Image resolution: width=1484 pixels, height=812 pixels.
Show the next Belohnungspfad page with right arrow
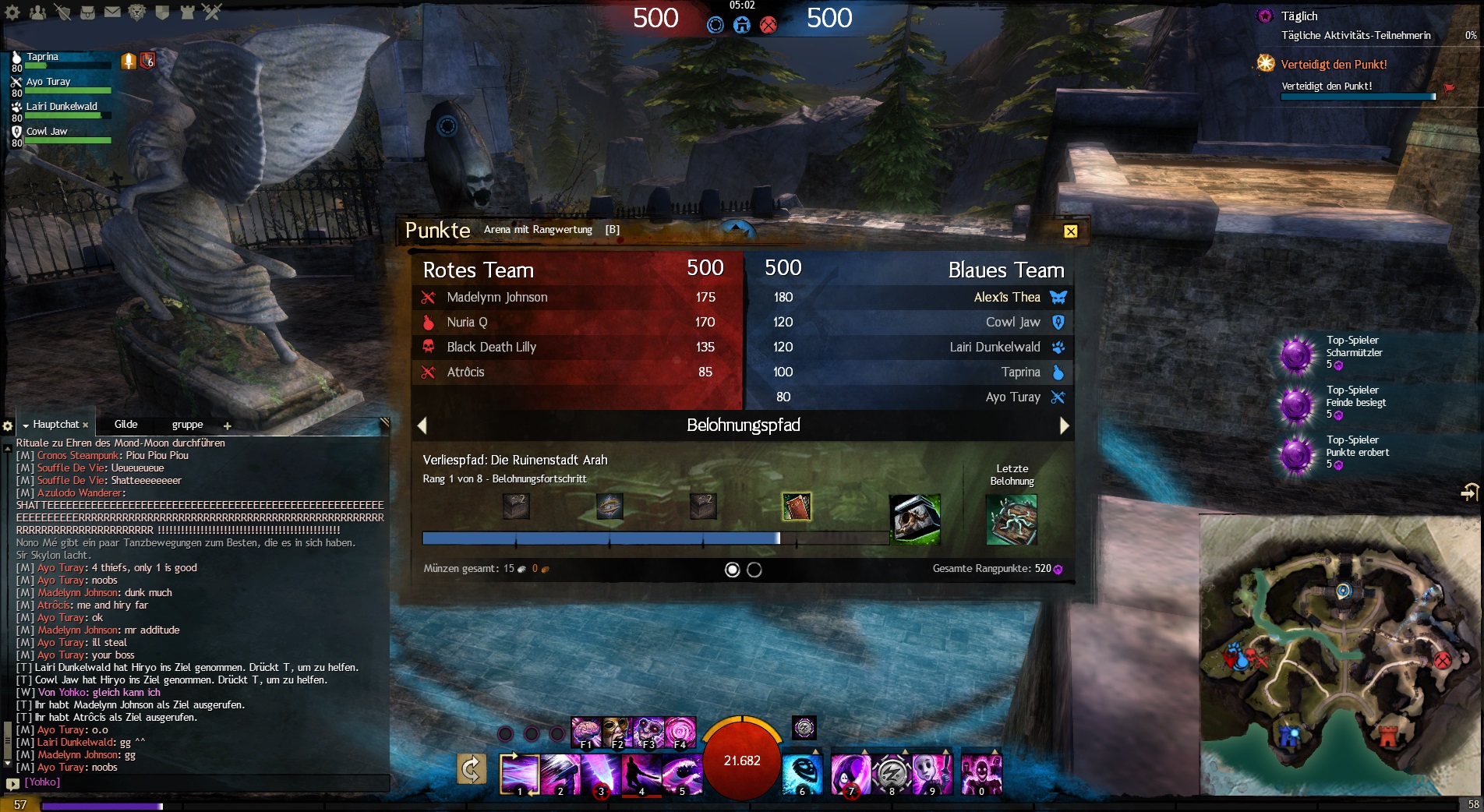[1064, 425]
